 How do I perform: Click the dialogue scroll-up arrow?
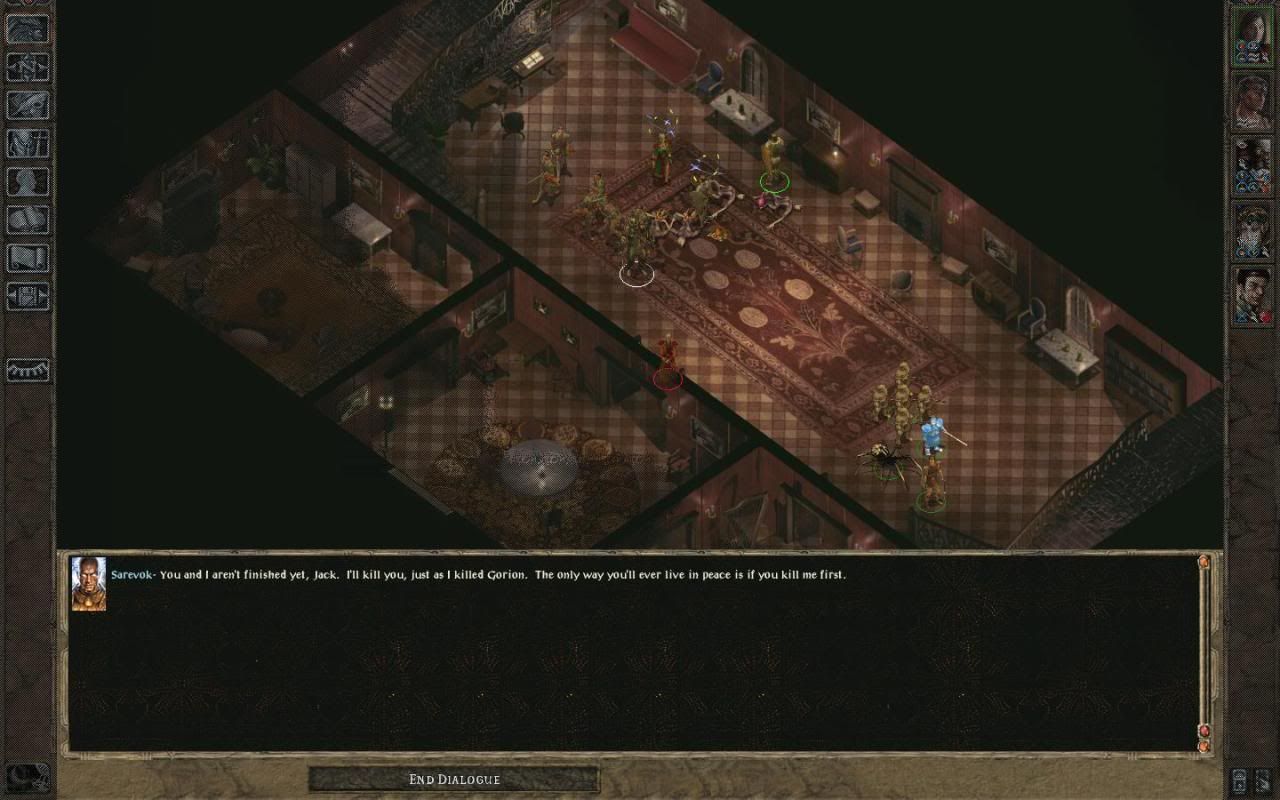click(1204, 563)
